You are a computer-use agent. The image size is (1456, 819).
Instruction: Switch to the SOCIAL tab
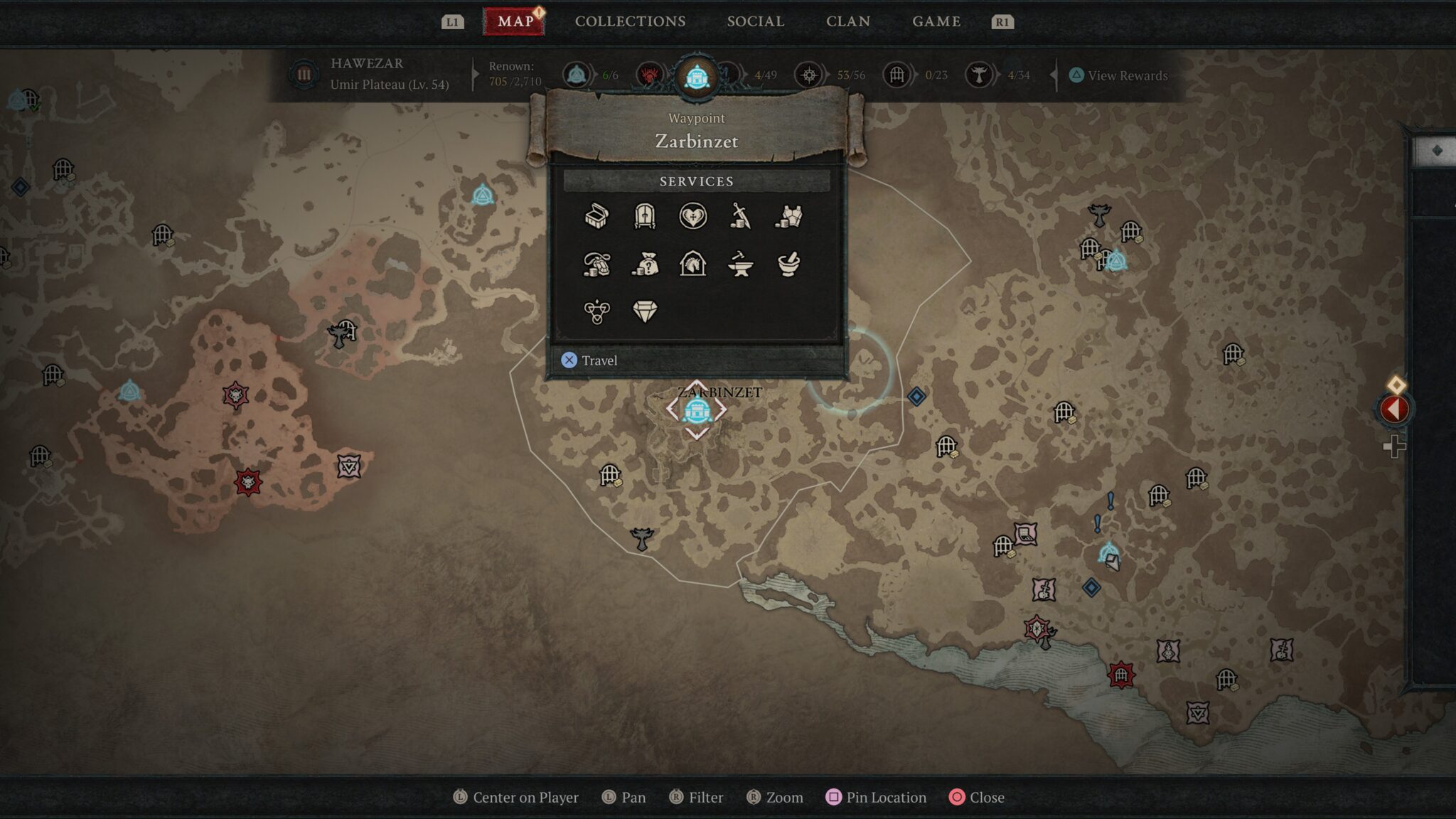pyautogui.click(x=754, y=21)
